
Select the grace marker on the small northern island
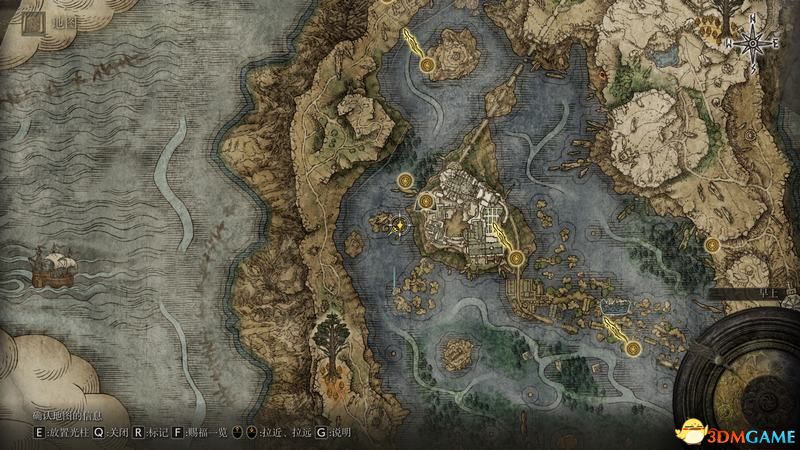tap(428, 65)
